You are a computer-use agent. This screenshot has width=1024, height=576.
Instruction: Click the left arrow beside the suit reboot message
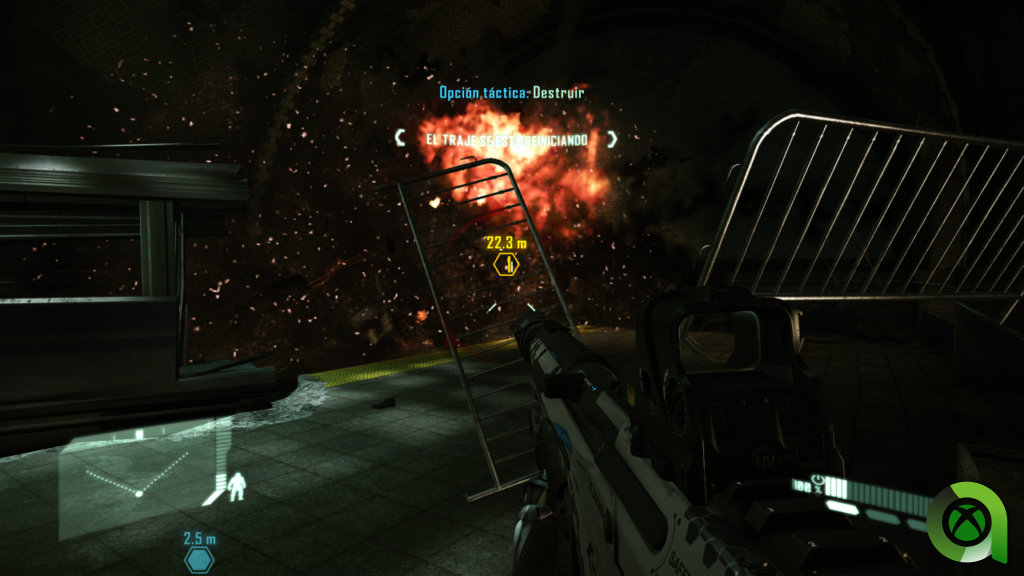pos(400,138)
